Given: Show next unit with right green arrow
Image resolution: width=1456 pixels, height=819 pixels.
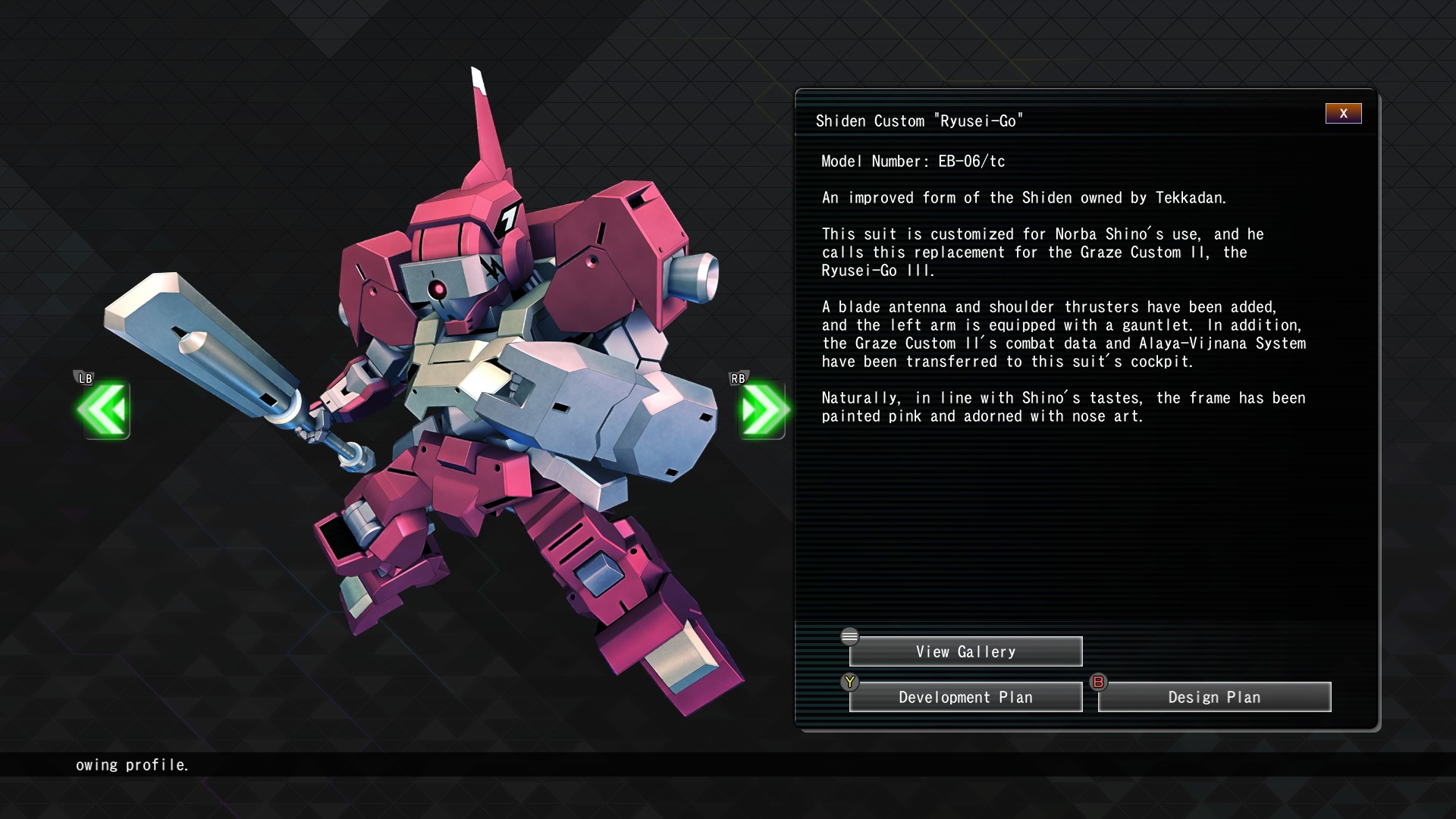Looking at the screenshot, I should coord(762,410).
